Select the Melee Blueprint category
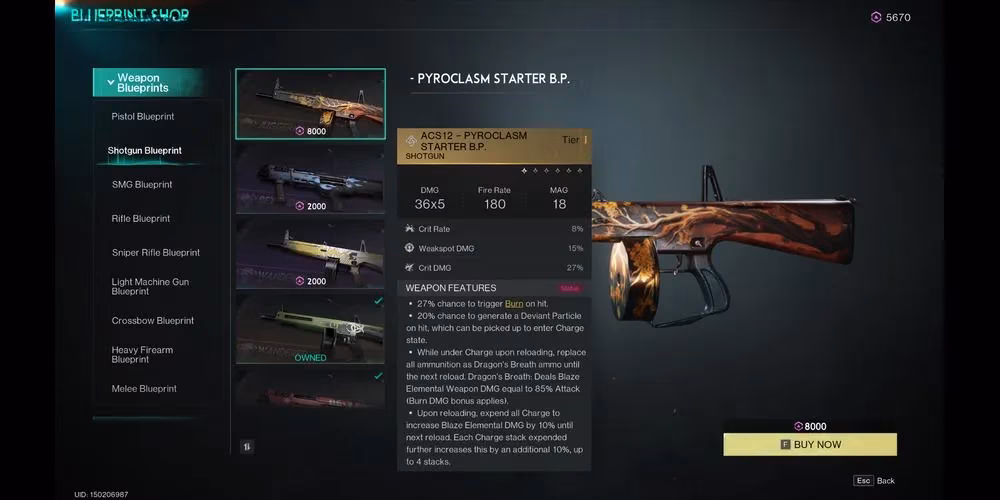 (x=144, y=389)
